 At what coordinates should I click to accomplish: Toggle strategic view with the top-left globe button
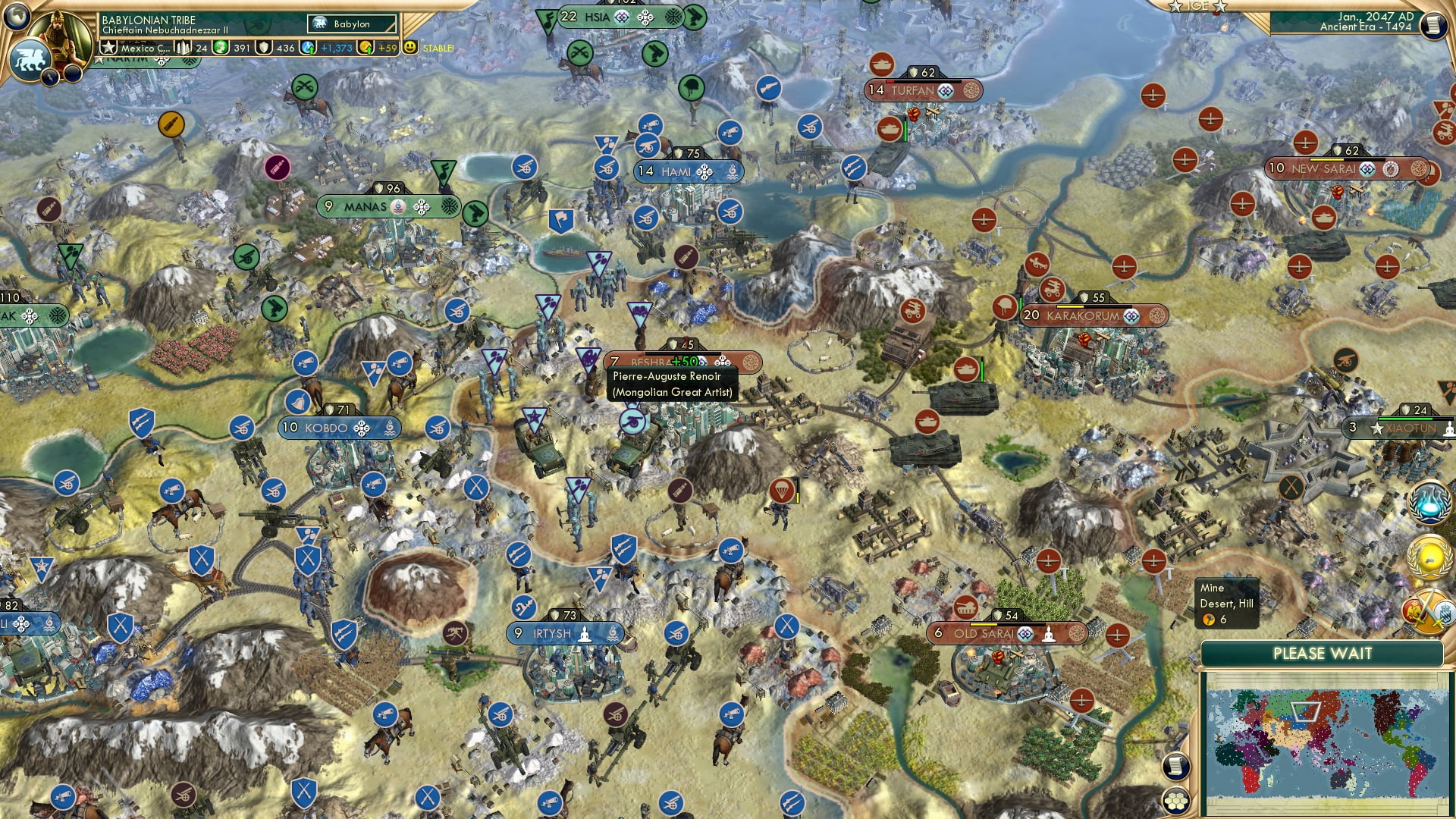tap(17, 17)
